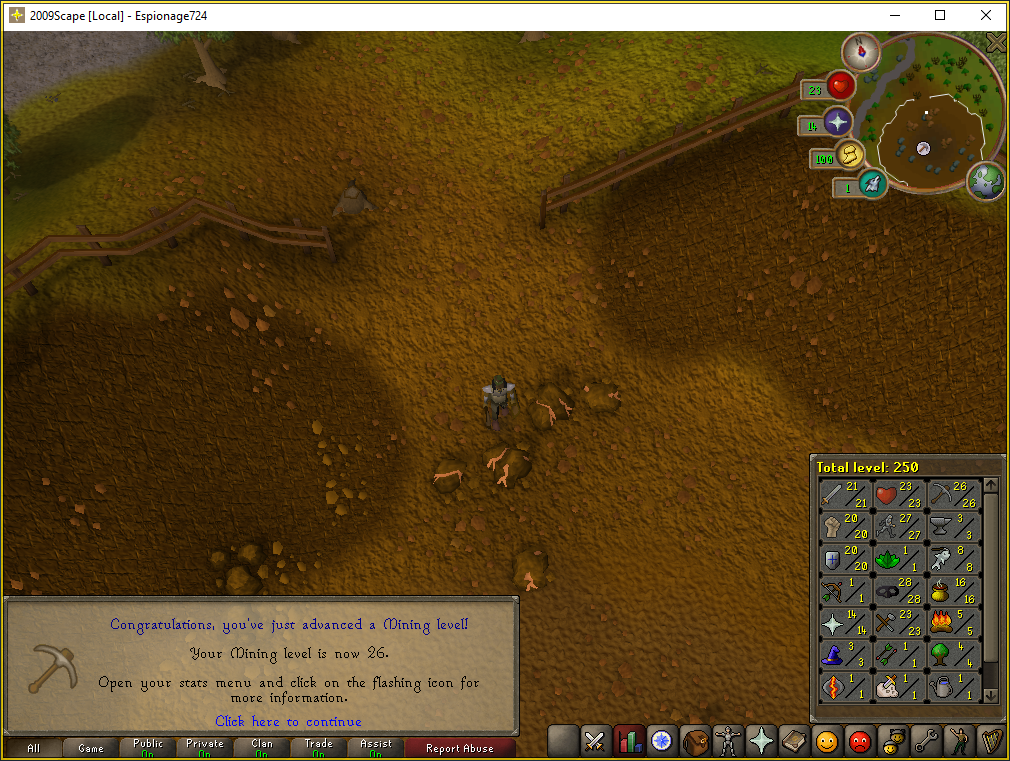Maximize the 2009Scape window
The width and height of the screenshot is (1010, 761).
tap(940, 15)
